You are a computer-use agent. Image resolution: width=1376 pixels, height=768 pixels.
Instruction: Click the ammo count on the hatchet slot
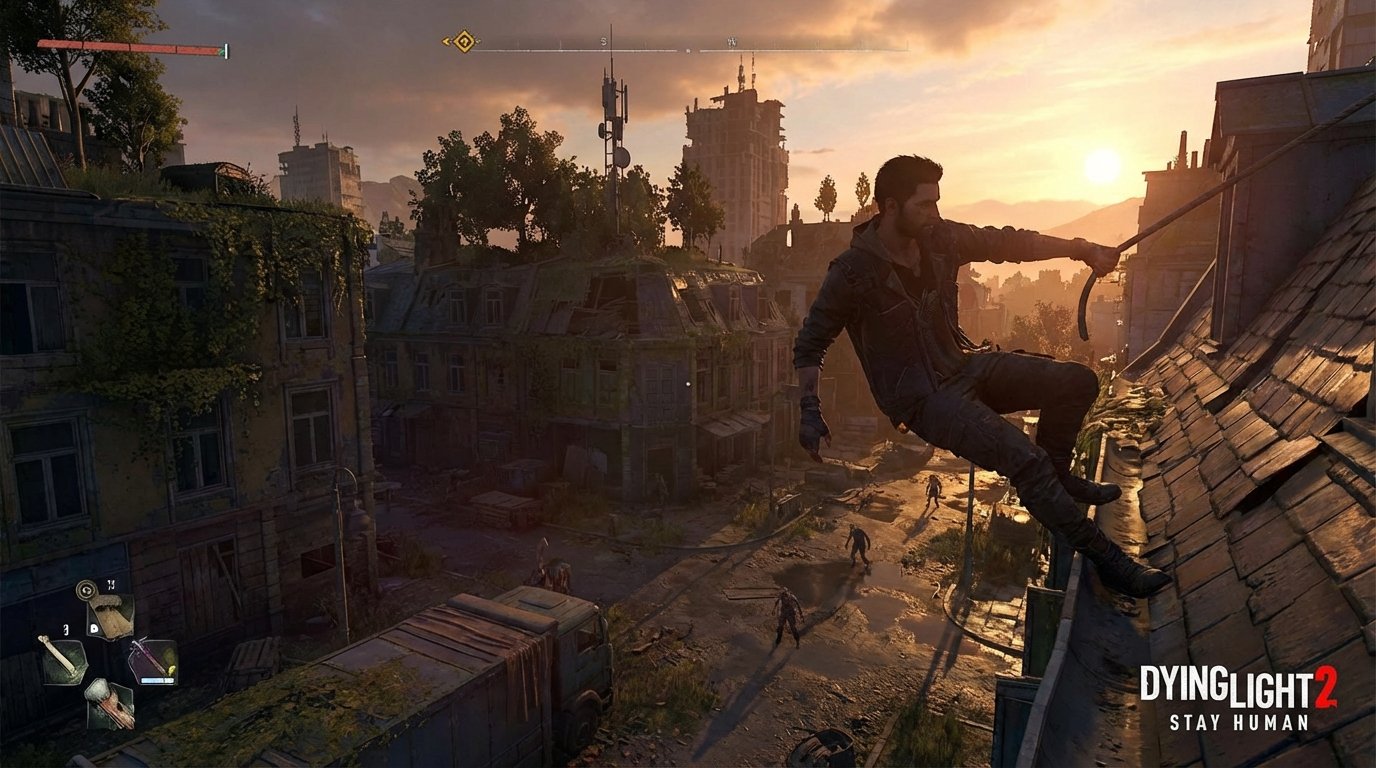pos(111,584)
